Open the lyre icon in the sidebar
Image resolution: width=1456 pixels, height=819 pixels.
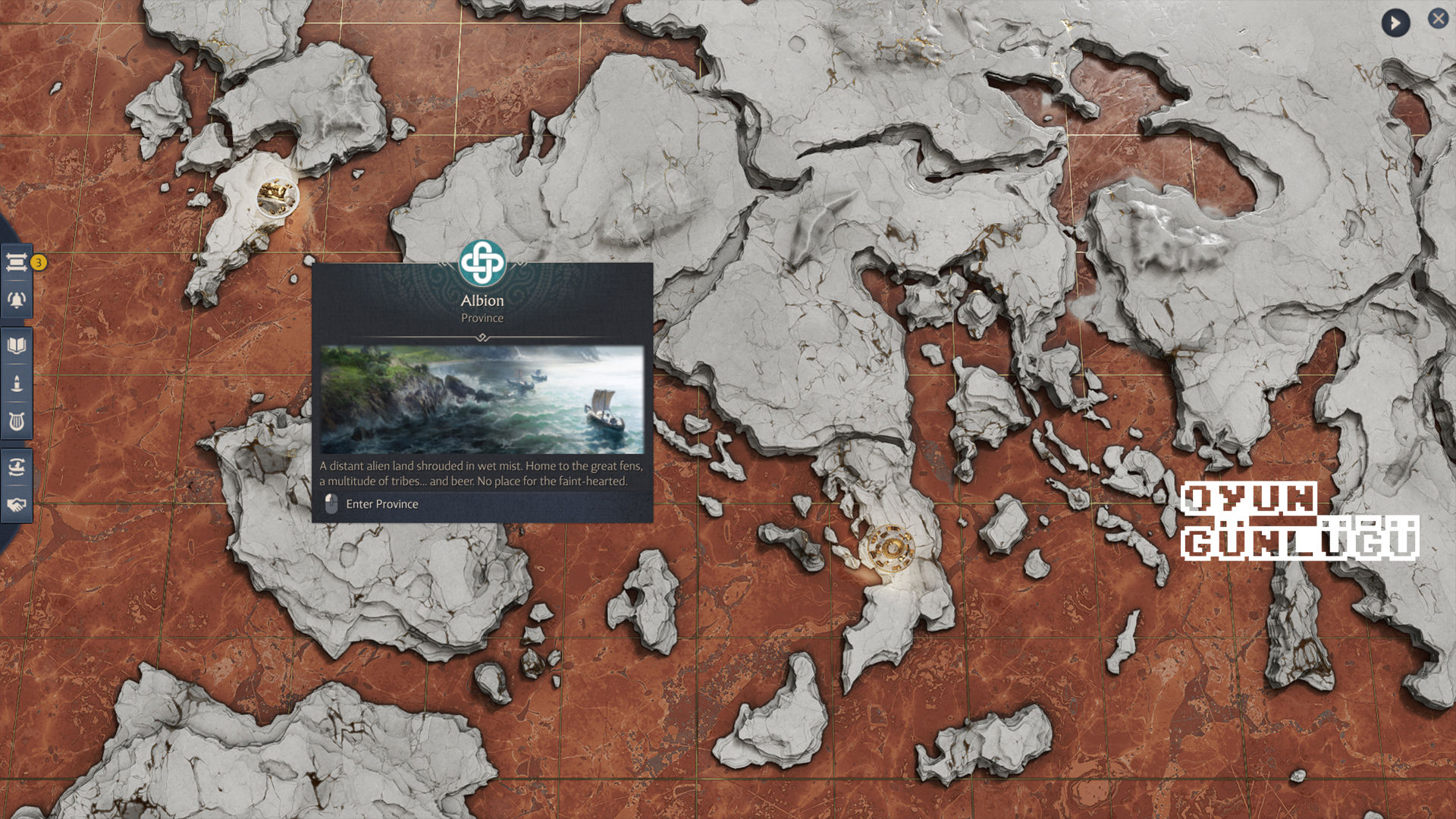tap(17, 422)
